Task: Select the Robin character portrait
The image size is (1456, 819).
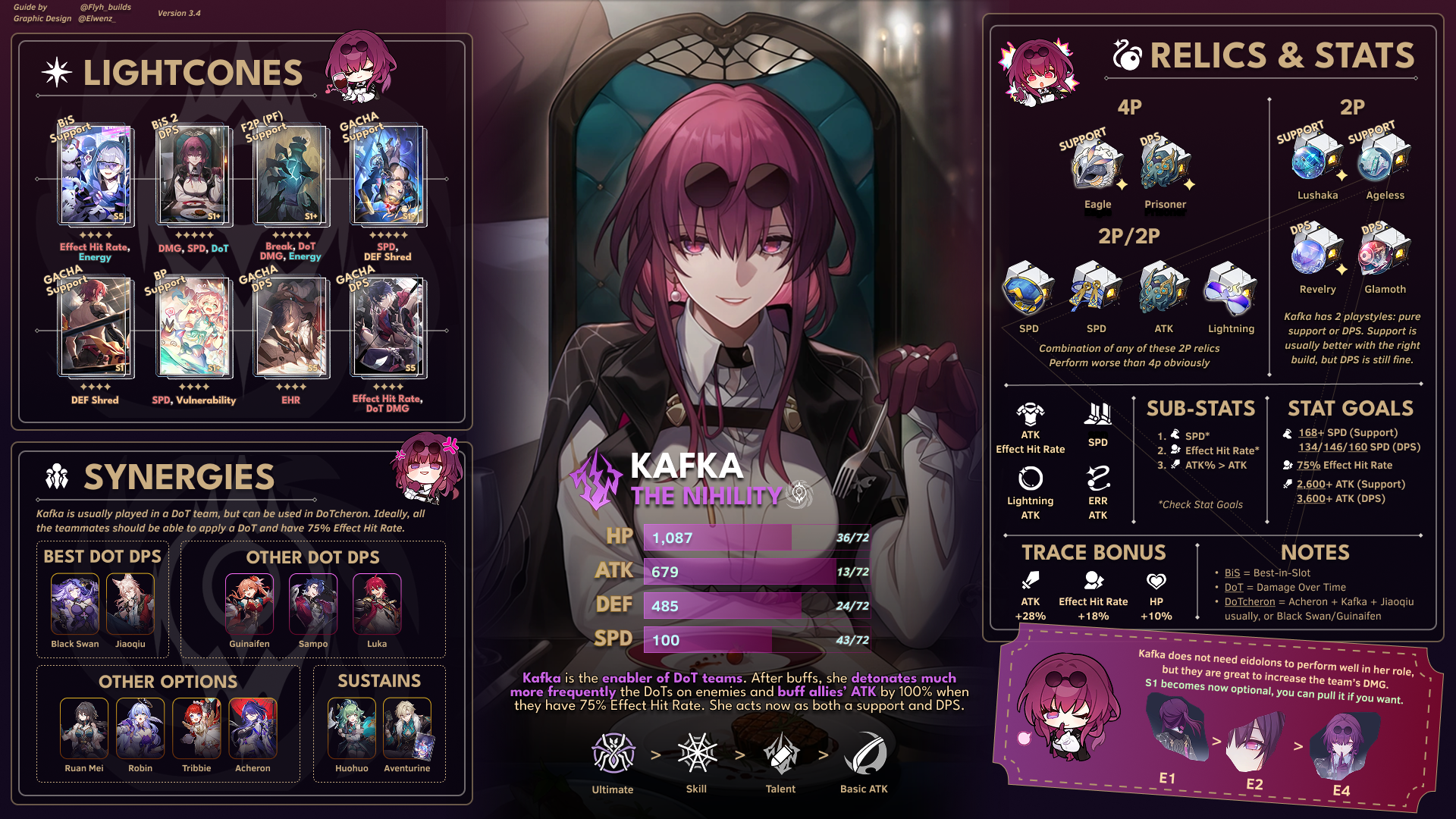Action: 140,728
